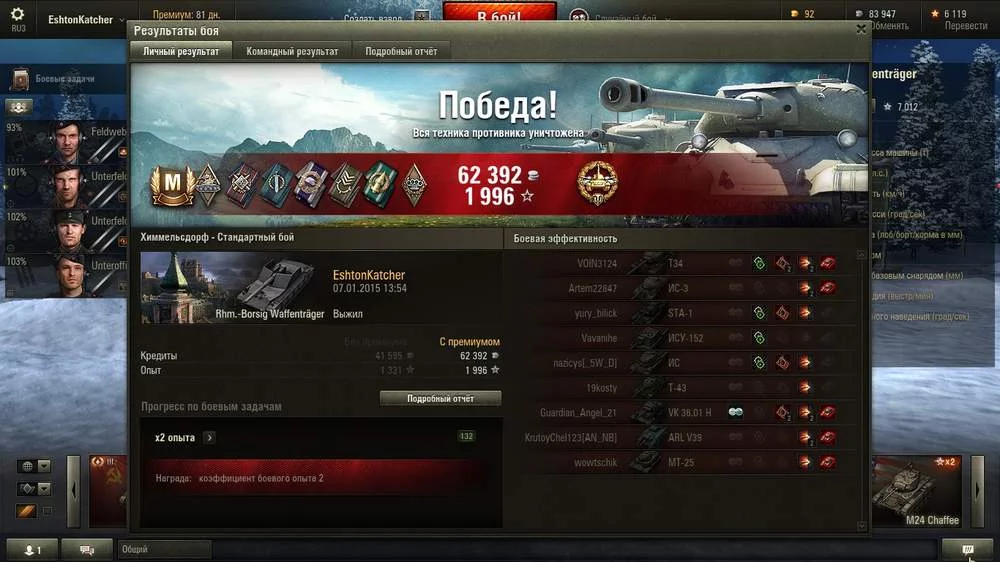
Task: Click the Подробный отчёт button
Action: click(440, 398)
